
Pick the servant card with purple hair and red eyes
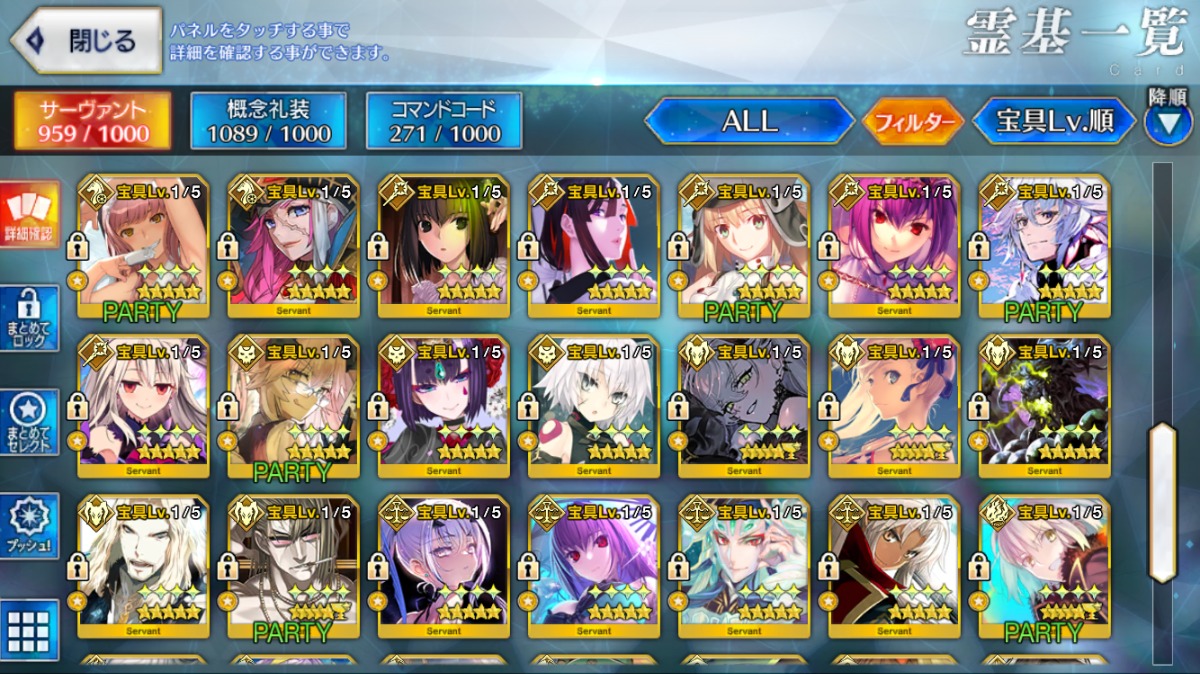(894, 245)
